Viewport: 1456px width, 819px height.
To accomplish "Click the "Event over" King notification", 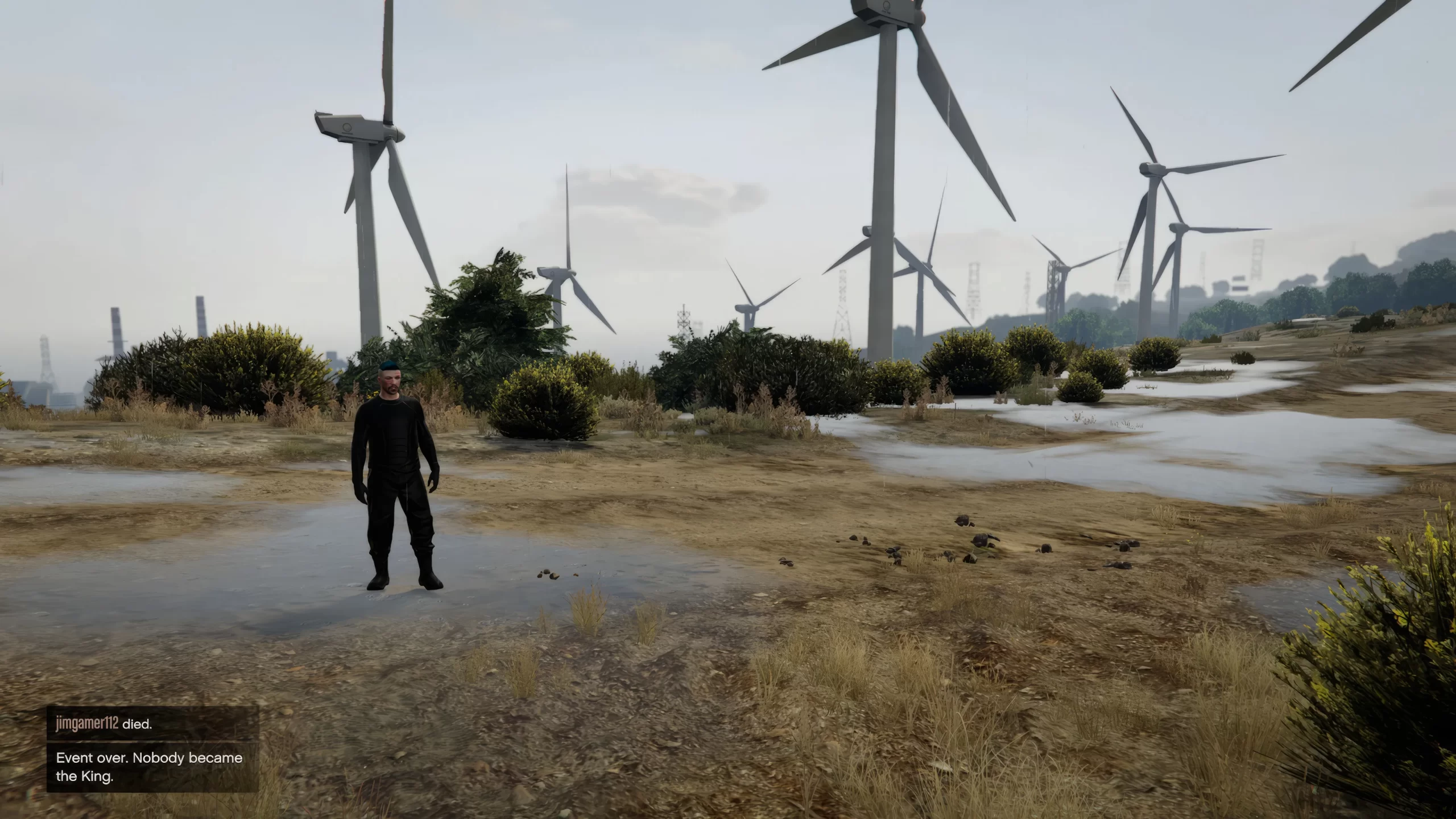I will coord(152,767).
